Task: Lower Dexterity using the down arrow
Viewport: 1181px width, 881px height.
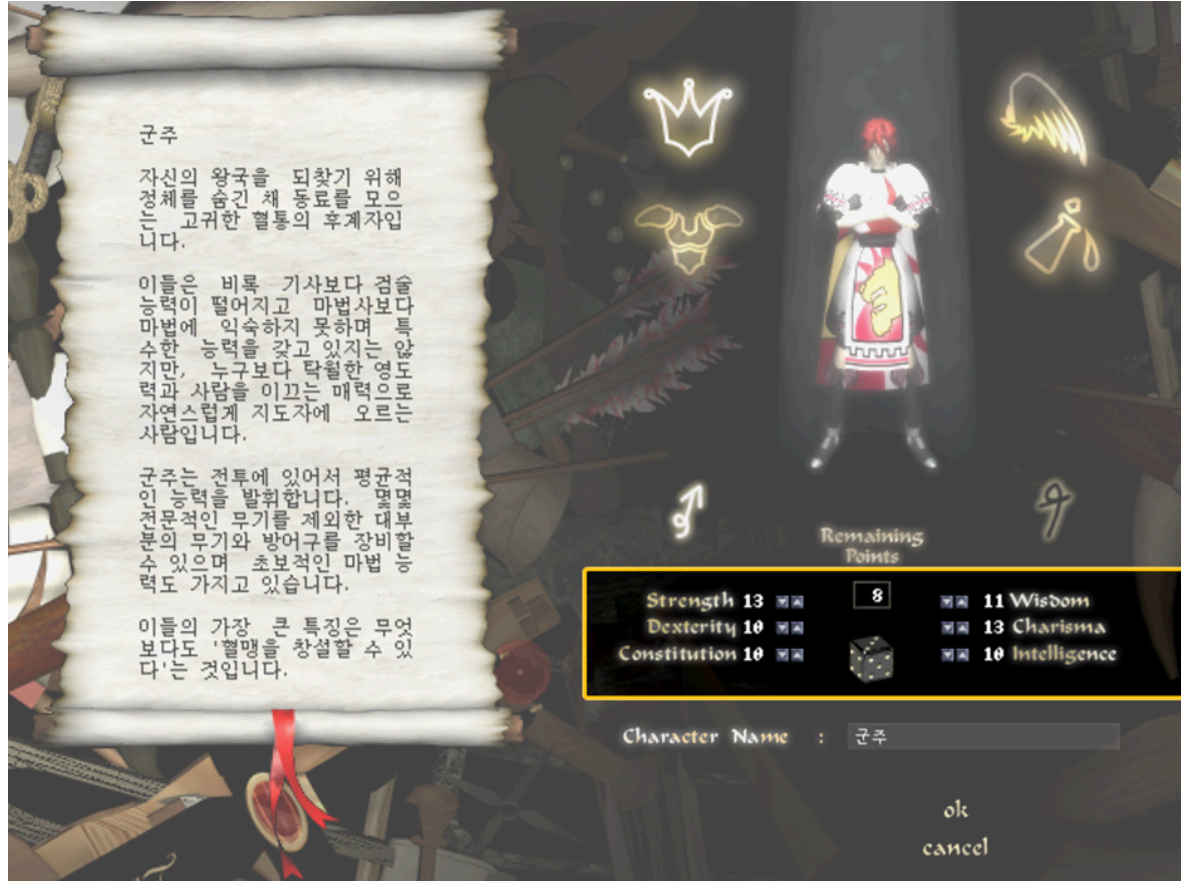Action: (783, 628)
